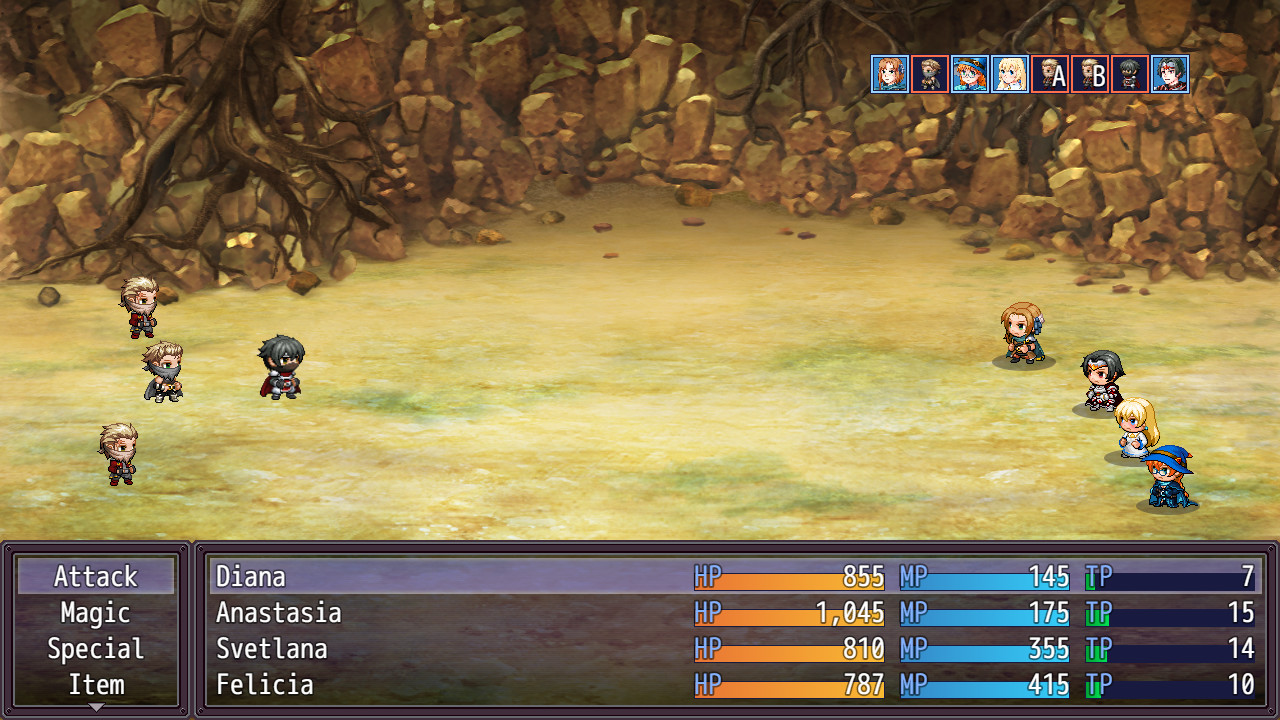Select the soldier portrait labeled A
Image resolution: width=1280 pixels, height=720 pixels.
[1050, 72]
